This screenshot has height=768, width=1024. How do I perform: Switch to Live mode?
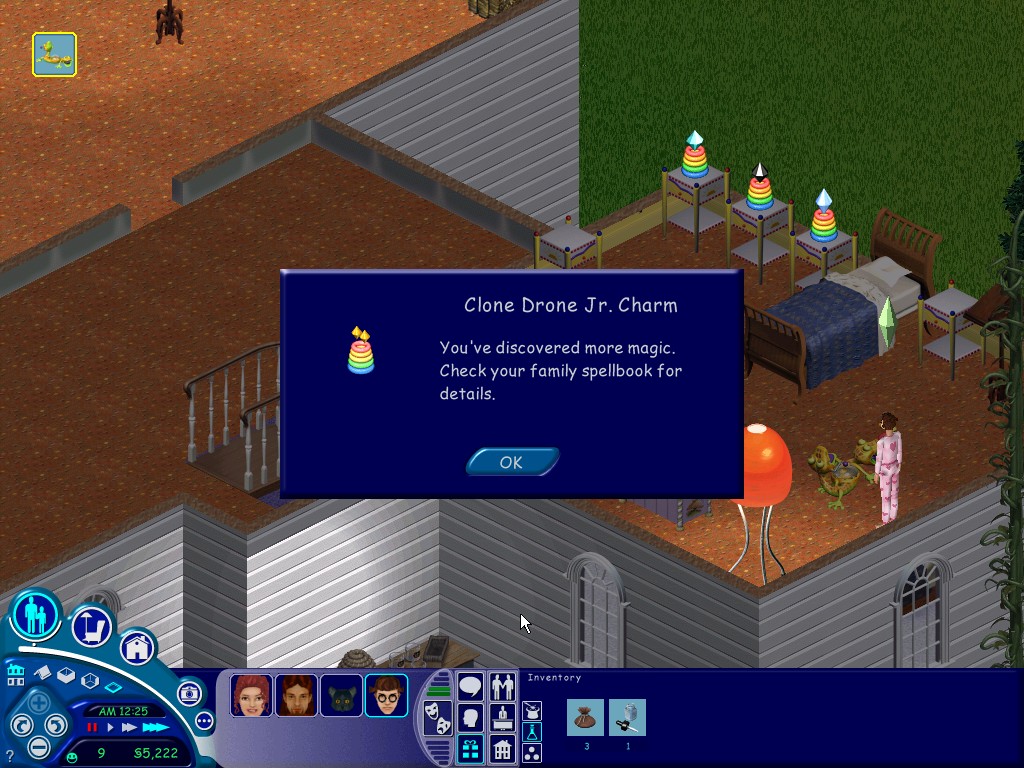[36, 614]
